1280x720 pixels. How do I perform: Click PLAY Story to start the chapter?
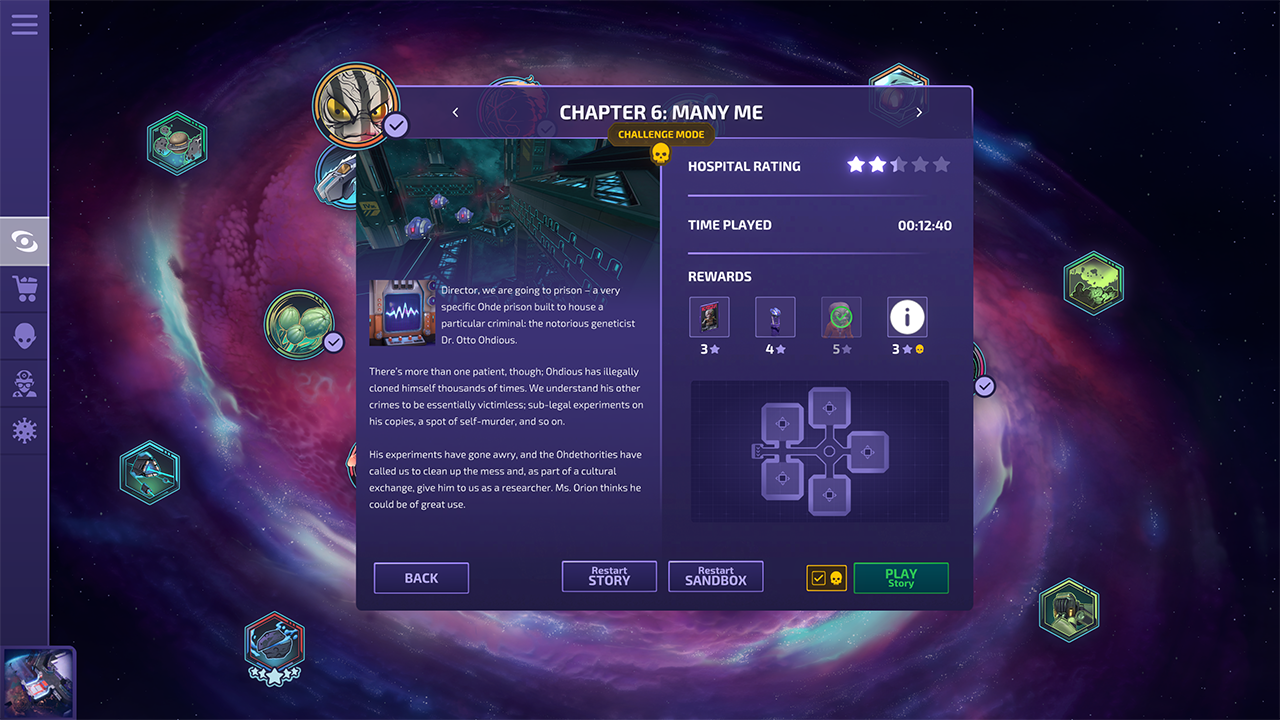pos(900,578)
